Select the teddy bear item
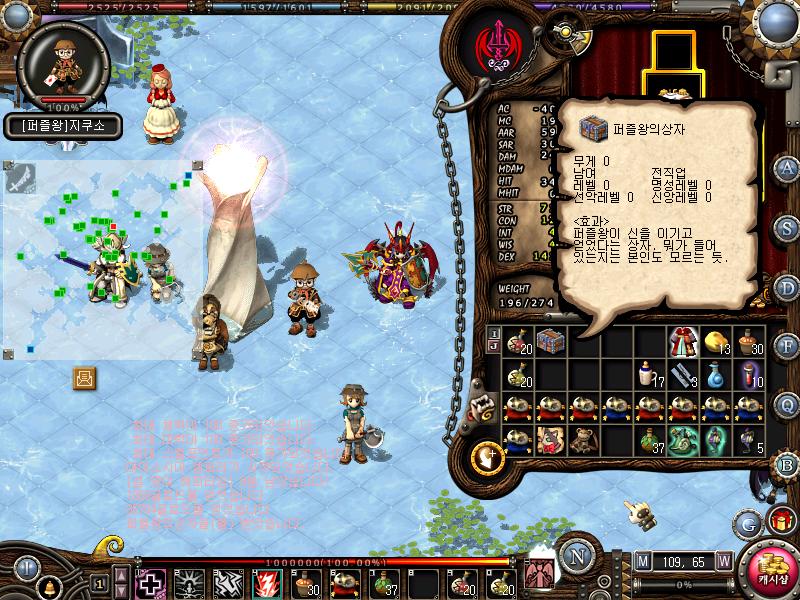This screenshot has height=600, width=800. (584, 439)
